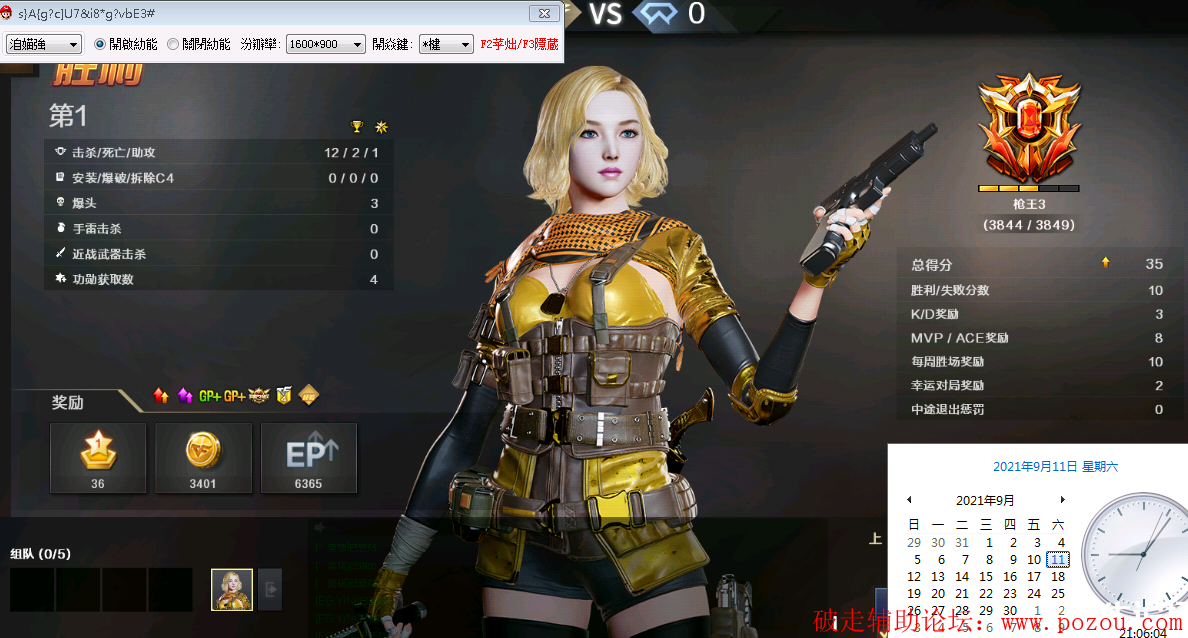Choose the EP reward tile showing 6365
This screenshot has height=638, width=1188.
pyautogui.click(x=309, y=458)
